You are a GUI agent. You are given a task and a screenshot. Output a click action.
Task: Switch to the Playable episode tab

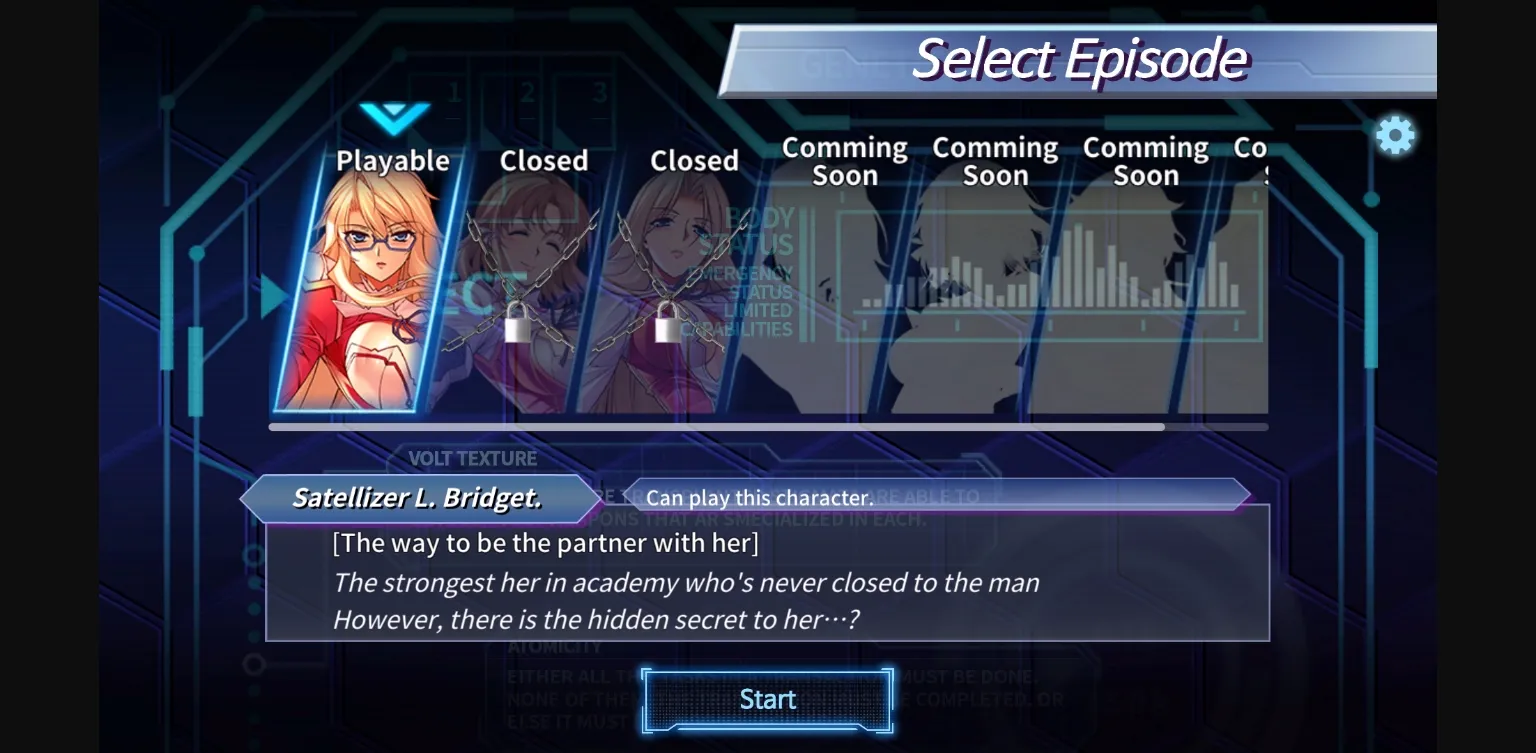[392, 160]
